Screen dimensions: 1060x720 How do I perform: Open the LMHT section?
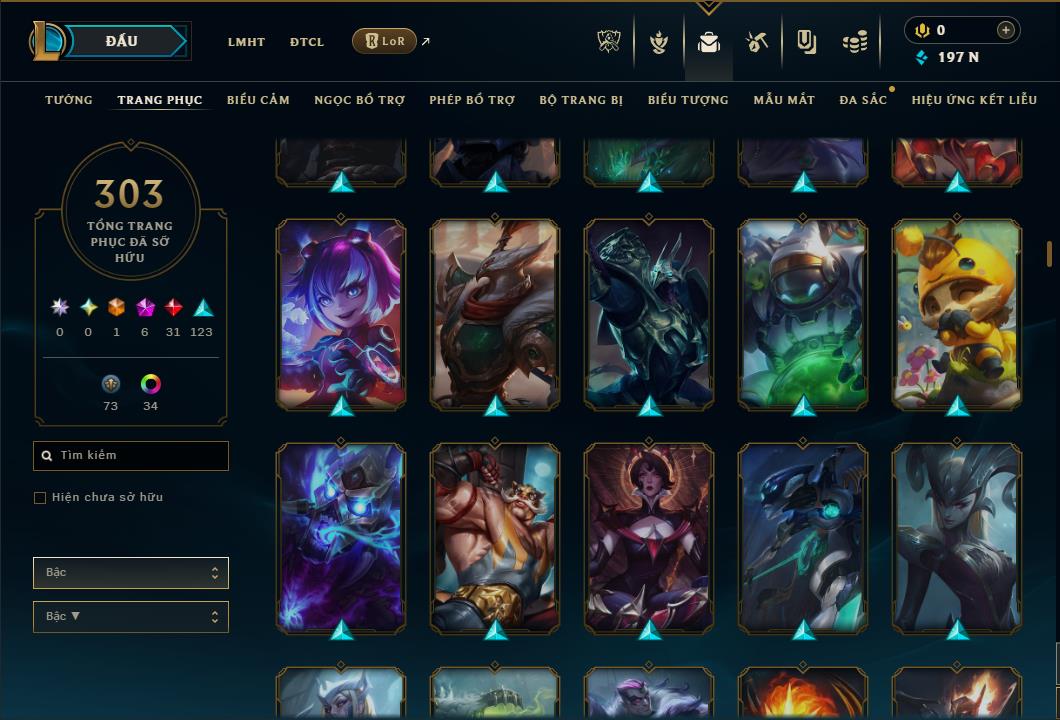point(246,42)
